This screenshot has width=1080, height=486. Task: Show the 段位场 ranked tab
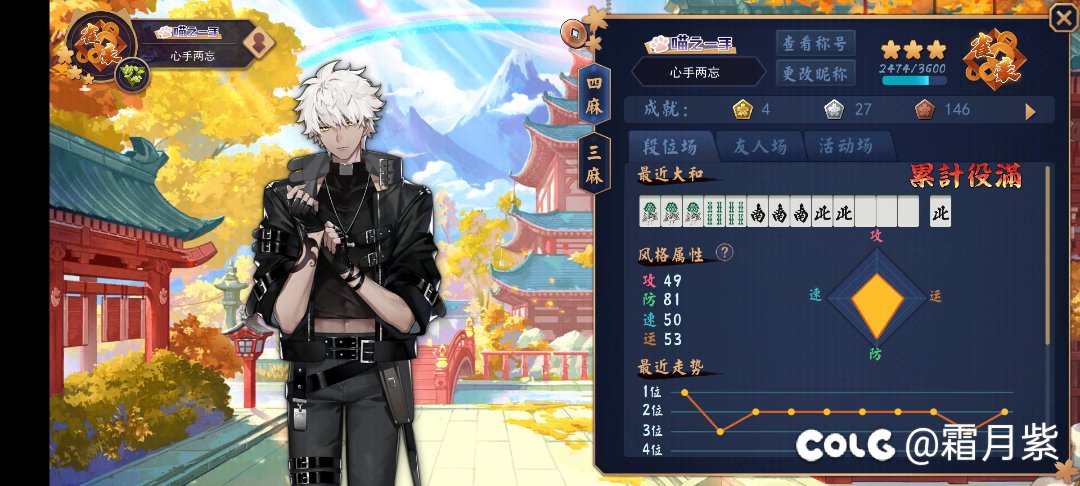(669, 146)
